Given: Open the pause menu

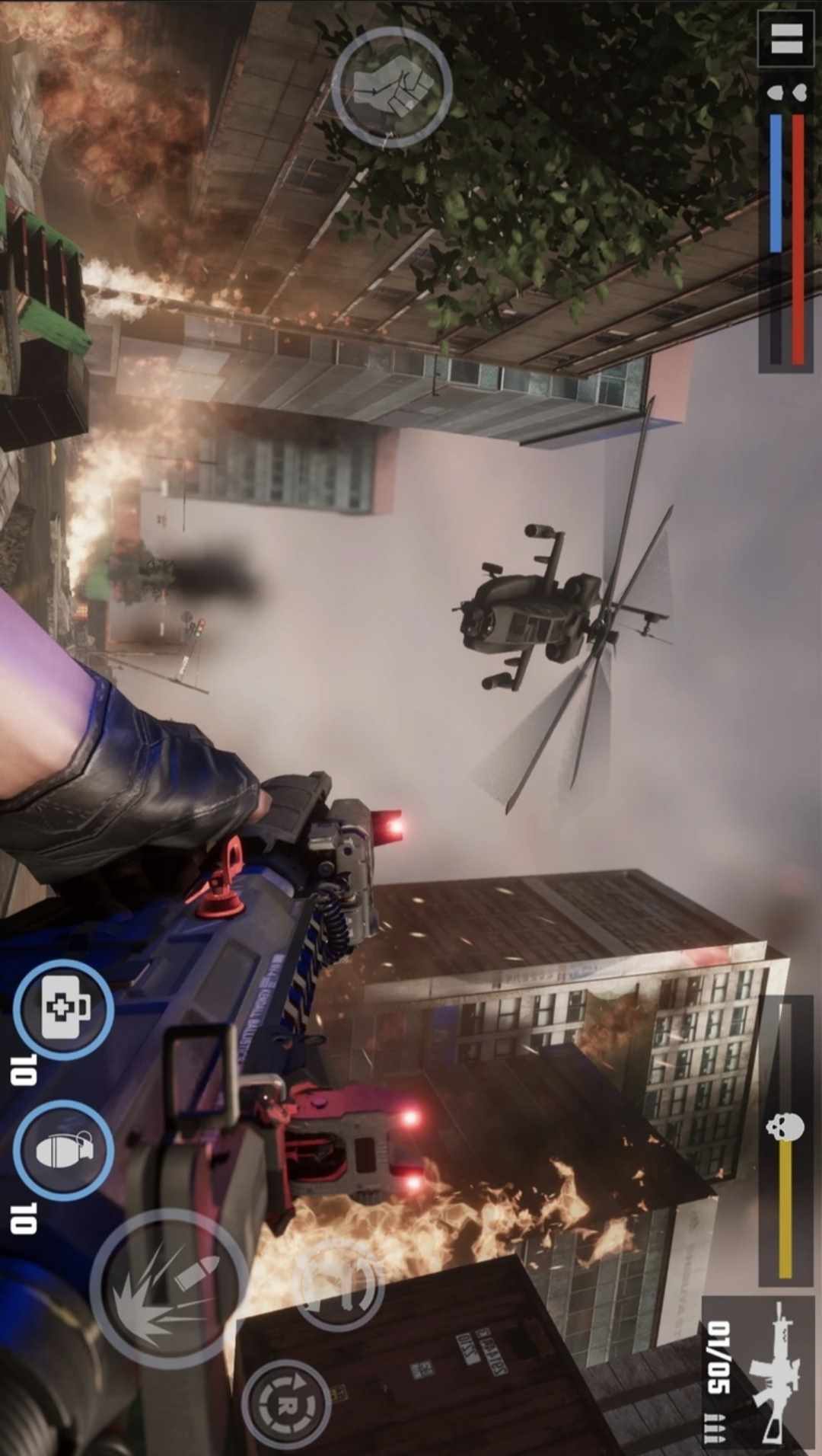Looking at the screenshot, I should pos(787,40).
